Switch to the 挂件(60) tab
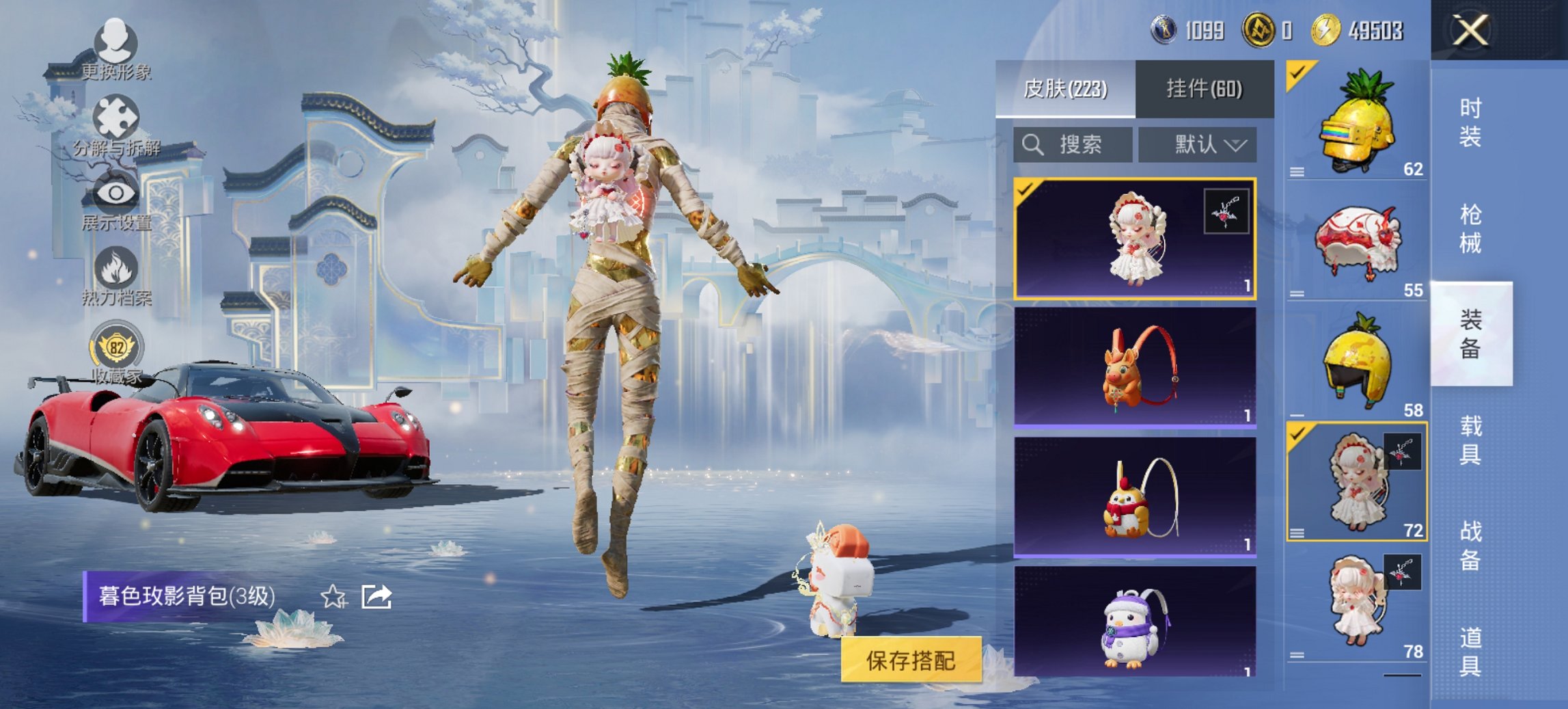 click(x=1204, y=90)
